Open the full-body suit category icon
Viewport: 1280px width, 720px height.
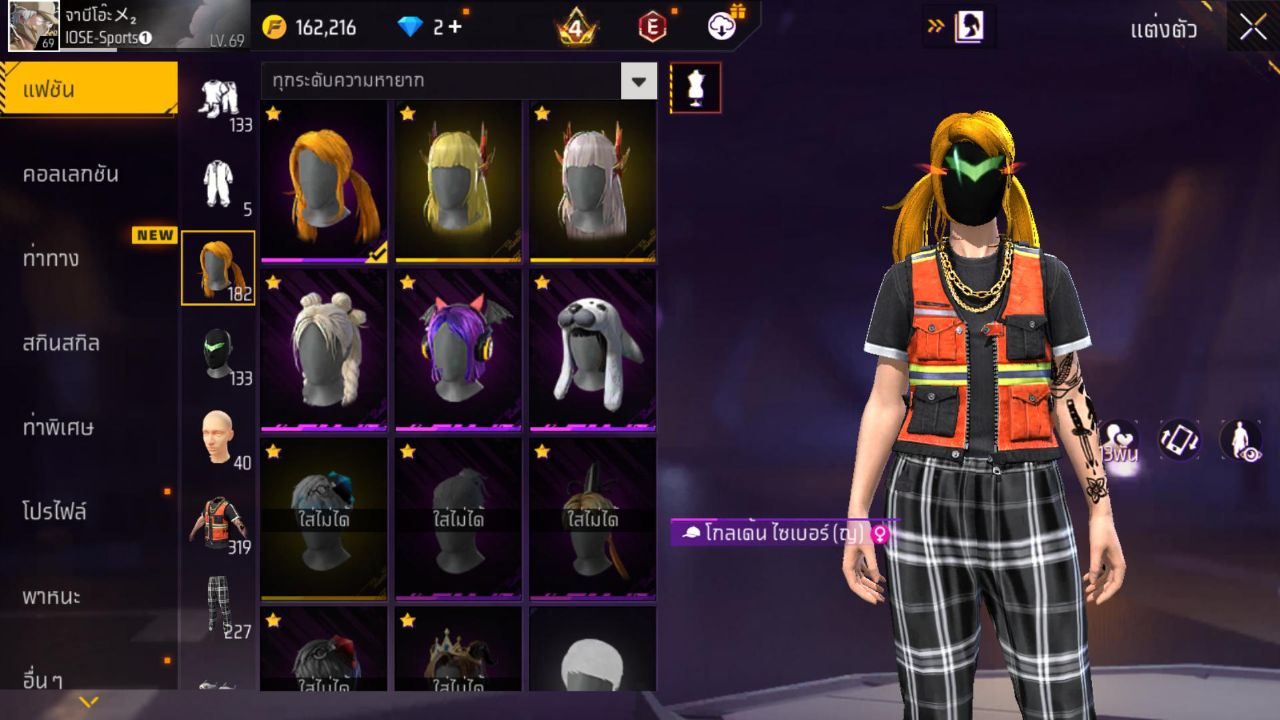pos(218,180)
